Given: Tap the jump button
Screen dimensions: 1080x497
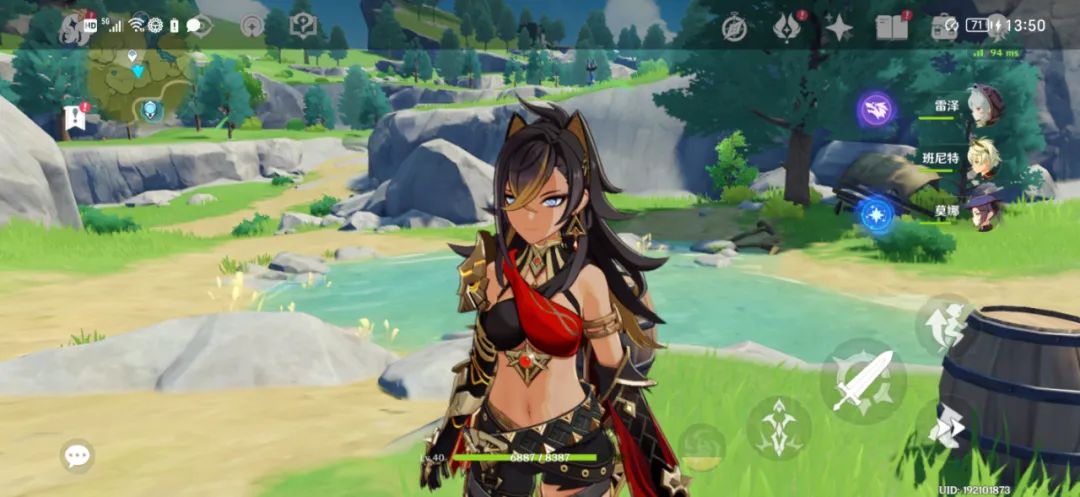Looking at the screenshot, I should pyautogui.click(x=943, y=323).
